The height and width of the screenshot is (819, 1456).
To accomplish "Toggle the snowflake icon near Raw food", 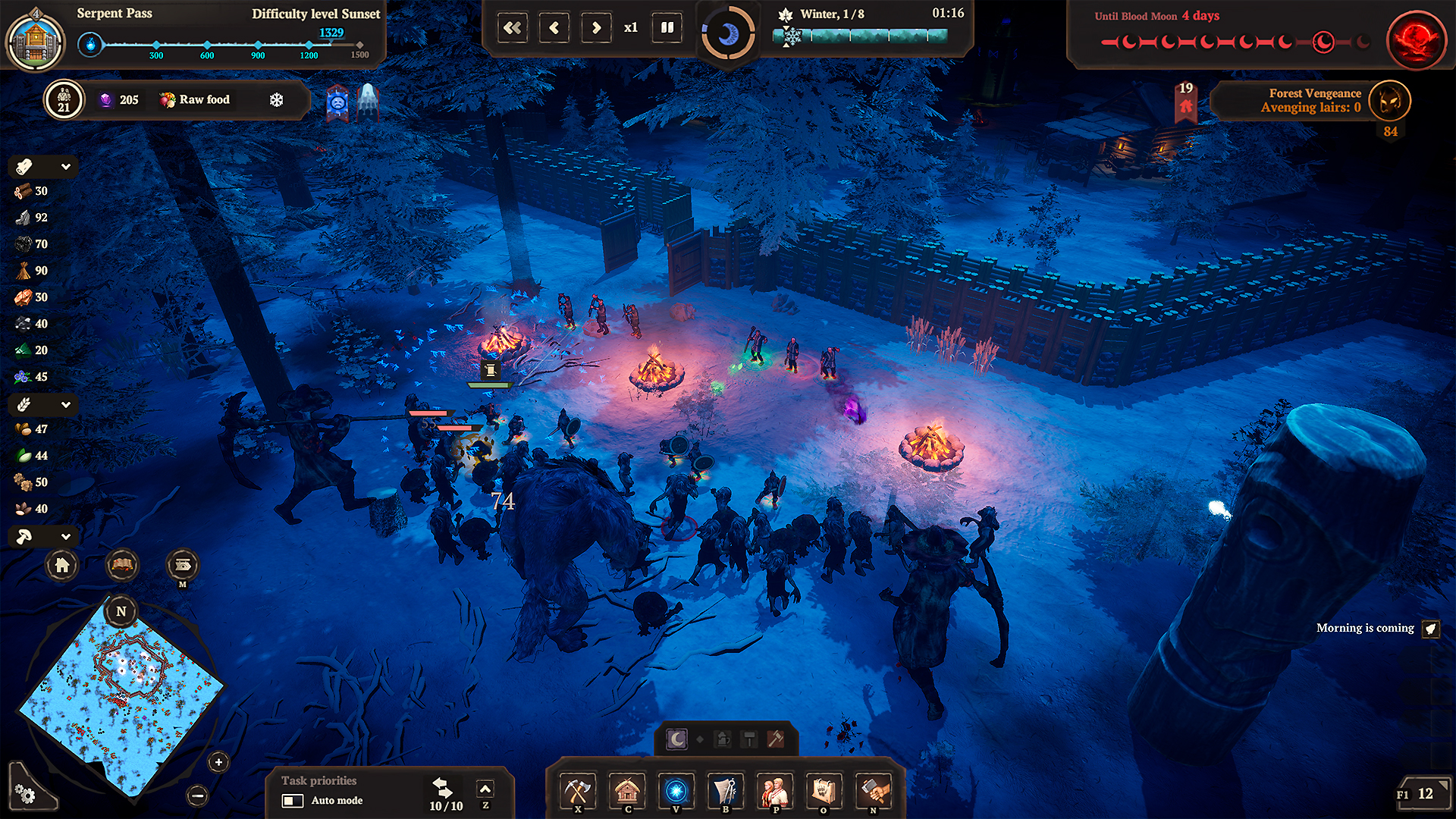I will [278, 99].
